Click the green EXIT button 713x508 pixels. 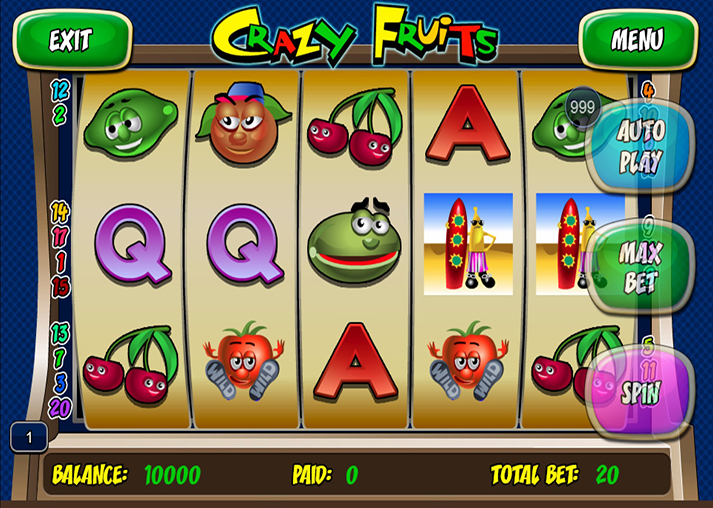71,40
